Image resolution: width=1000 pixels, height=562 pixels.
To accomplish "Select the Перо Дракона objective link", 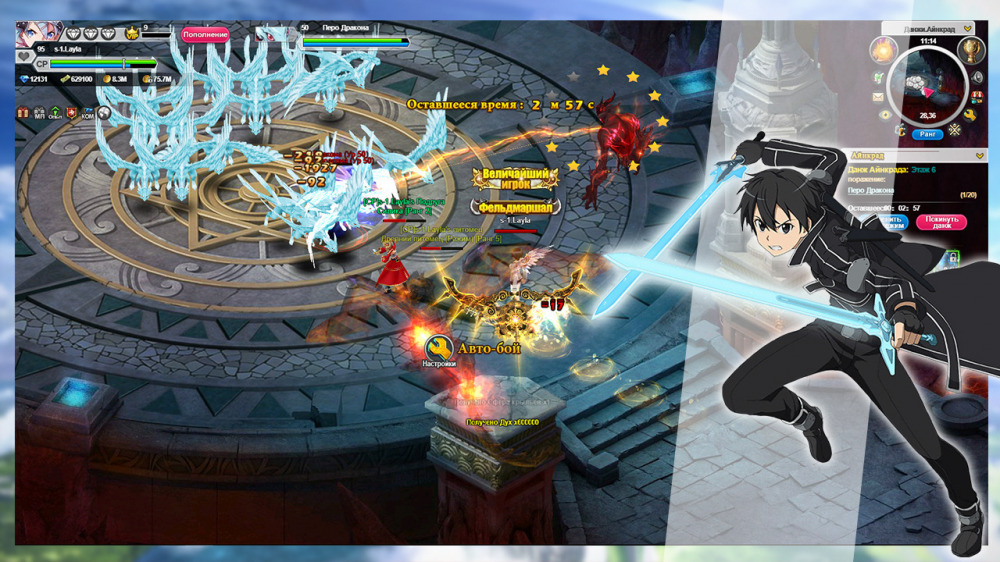I will (871, 190).
